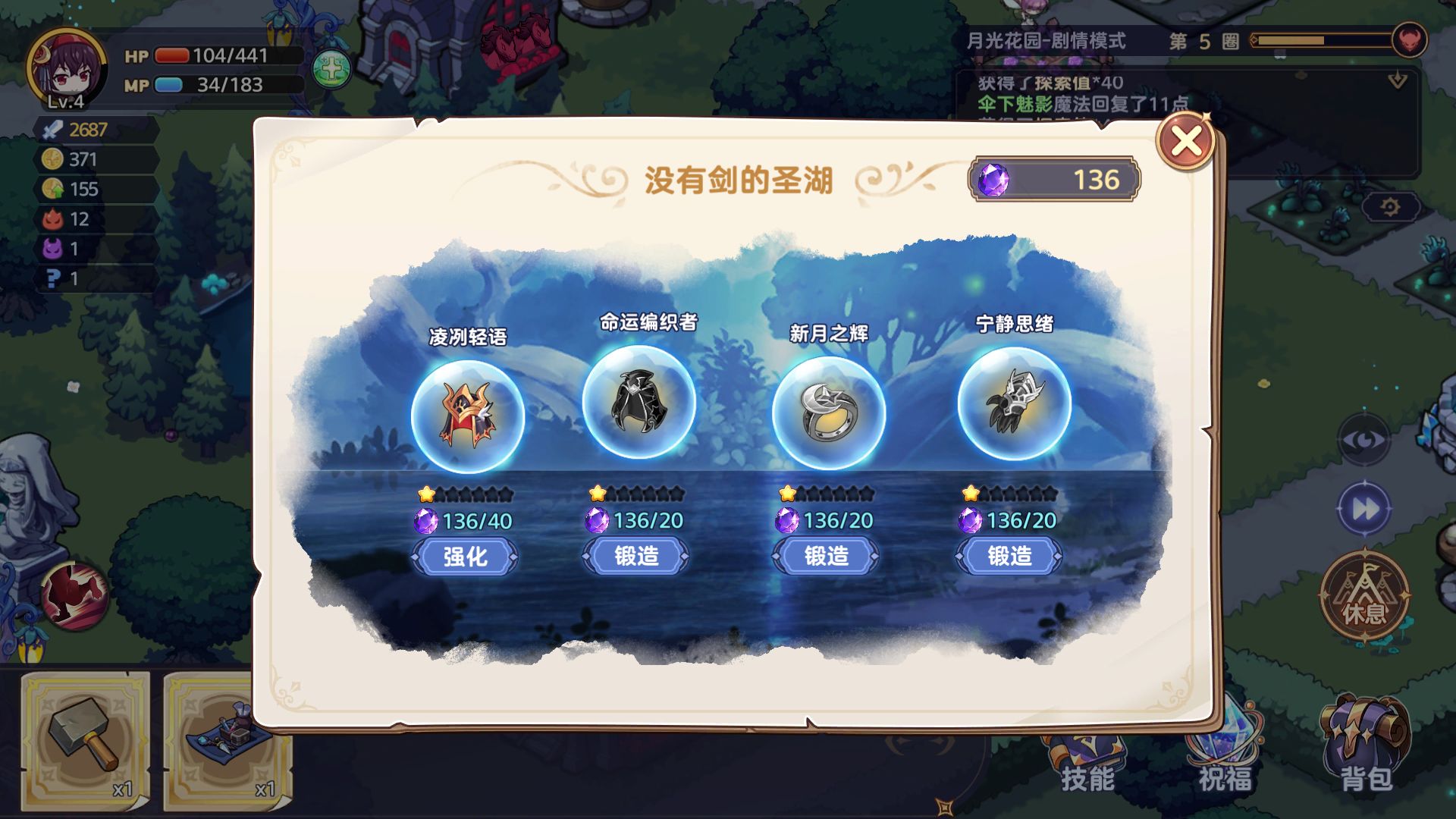This screenshot has height=819, width=1456.
Task: Click the purple gem counter showing 136
Action: (1054, 179)
